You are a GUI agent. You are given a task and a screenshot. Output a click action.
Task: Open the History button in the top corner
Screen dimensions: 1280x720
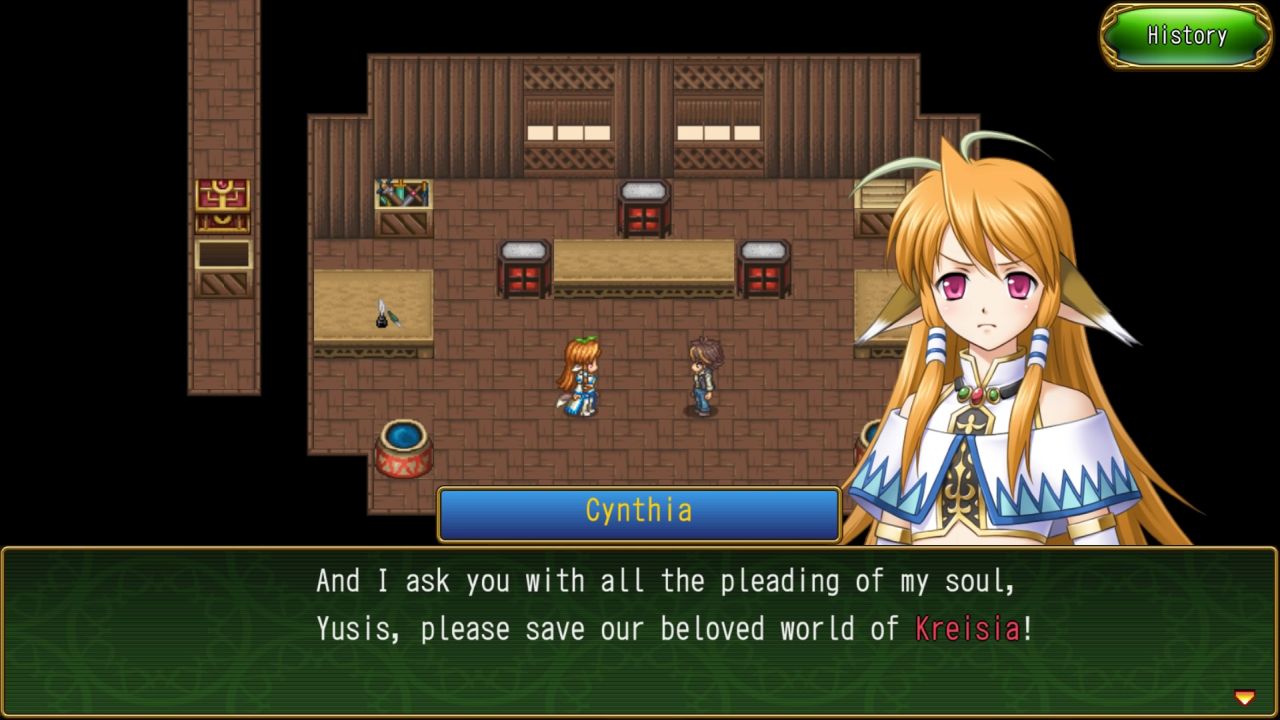click(1186, 36)
